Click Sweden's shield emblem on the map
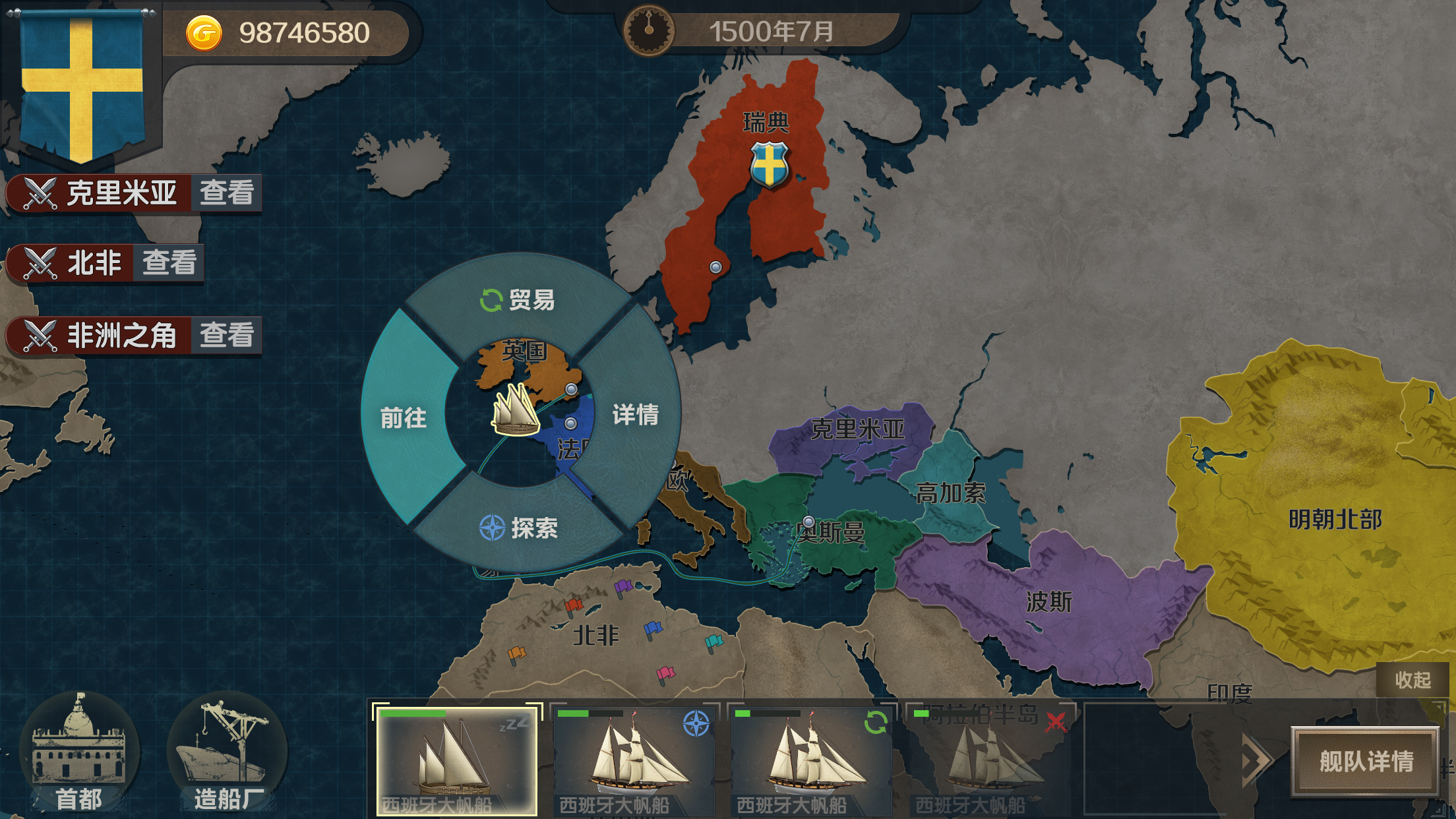Screen dimensions: 1456x819 point(769,164)
